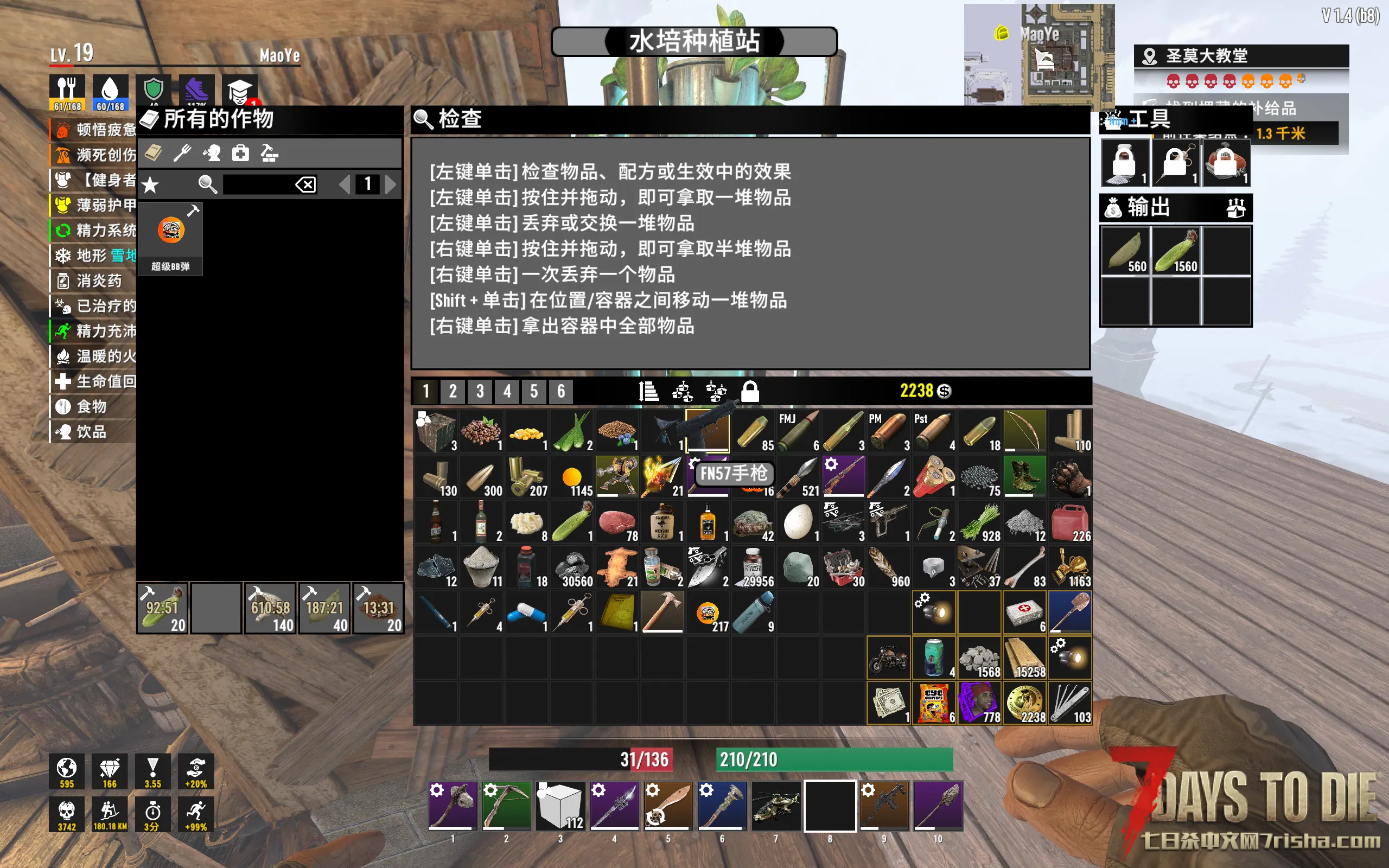The height and width of the screenshot is (868, 1389).
Task: Click the take-all button in 输出 header
Action: click(x=1236, y=208)
